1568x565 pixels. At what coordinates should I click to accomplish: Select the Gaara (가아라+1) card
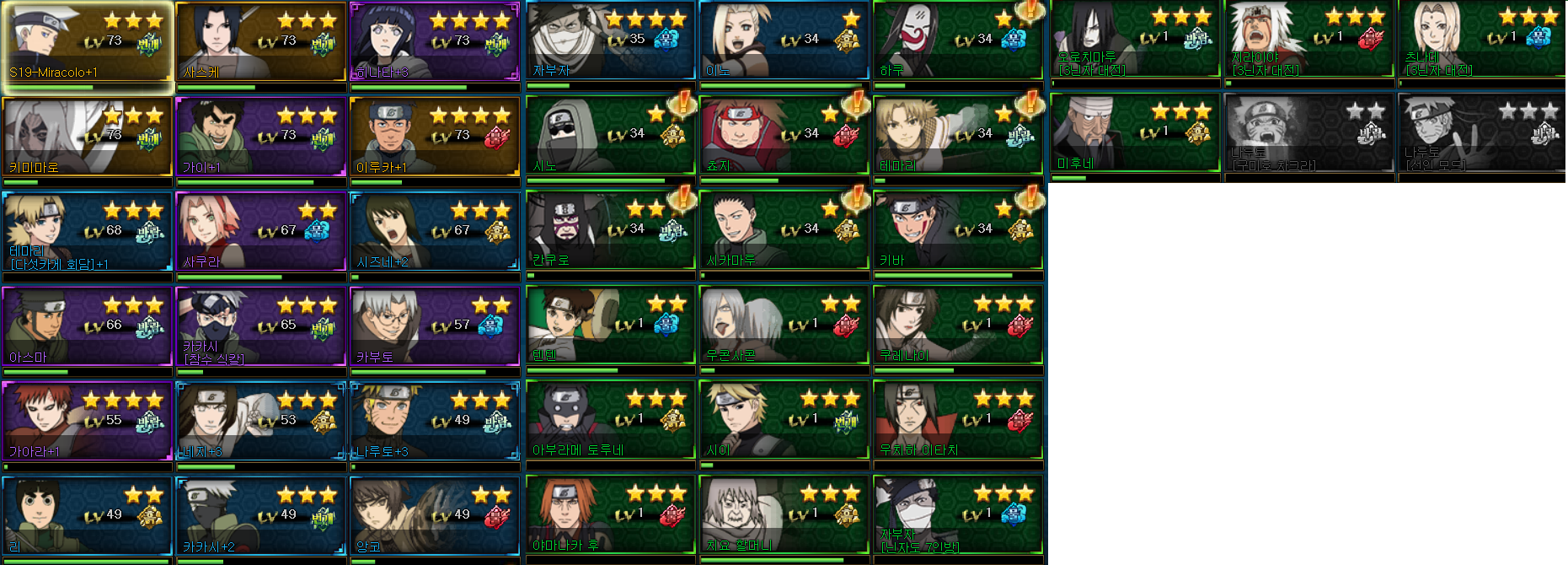(x=88, y=421)
